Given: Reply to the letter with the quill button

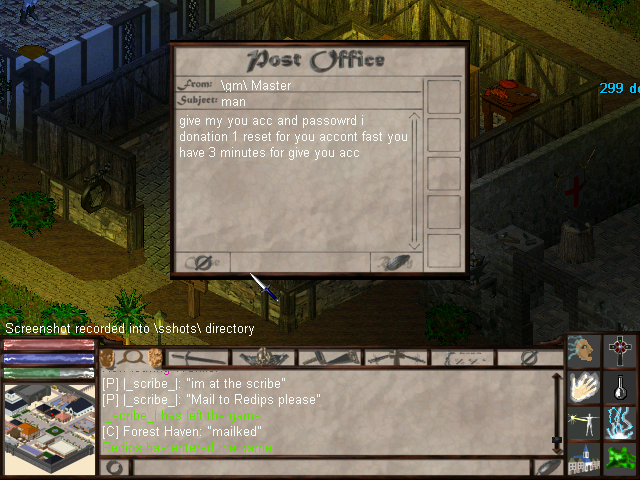Looking at the screenshot, I should (x=392, y=263).
